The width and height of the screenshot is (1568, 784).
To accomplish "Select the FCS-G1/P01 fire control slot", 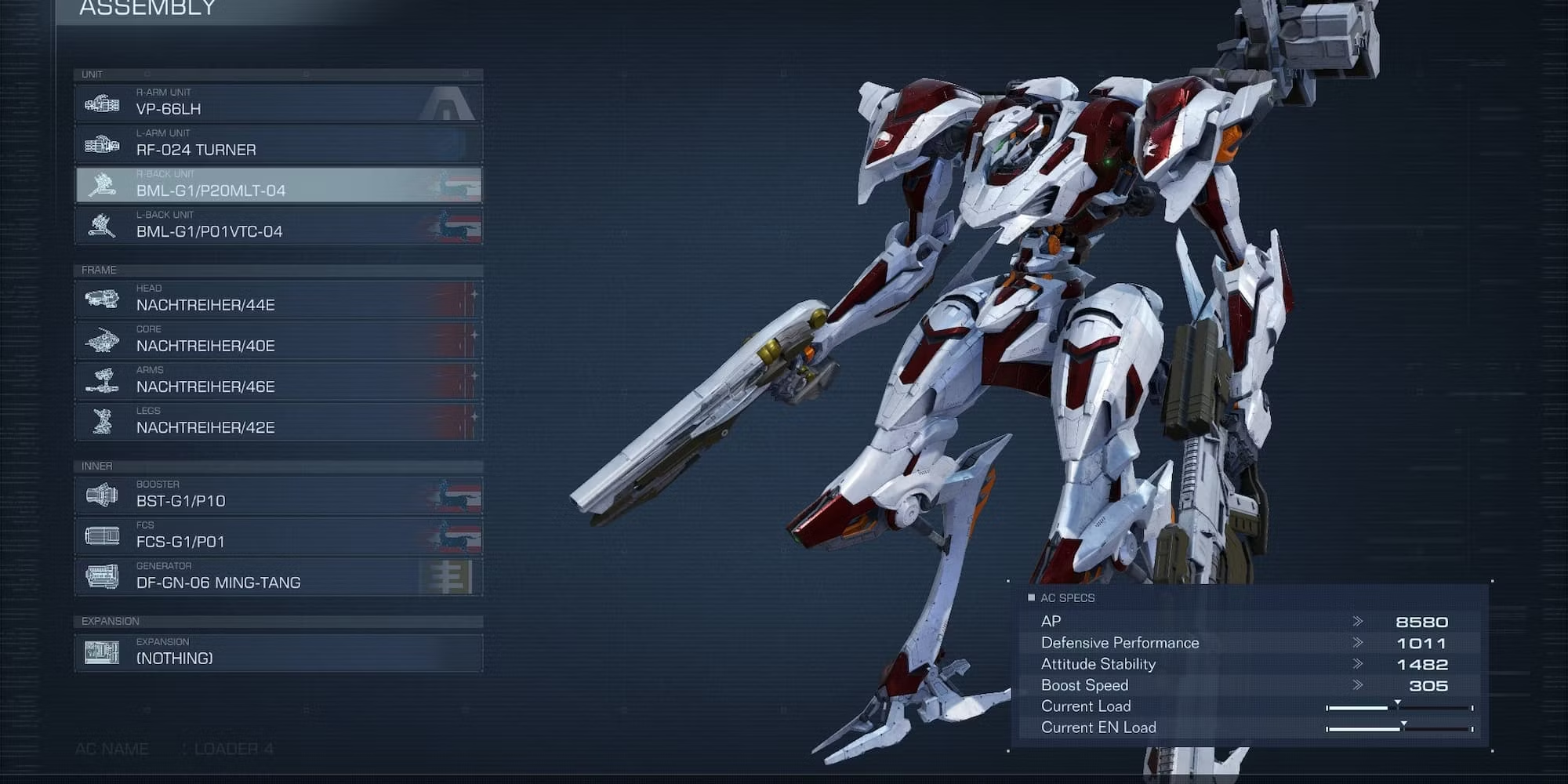I will (x=278, y=536).
